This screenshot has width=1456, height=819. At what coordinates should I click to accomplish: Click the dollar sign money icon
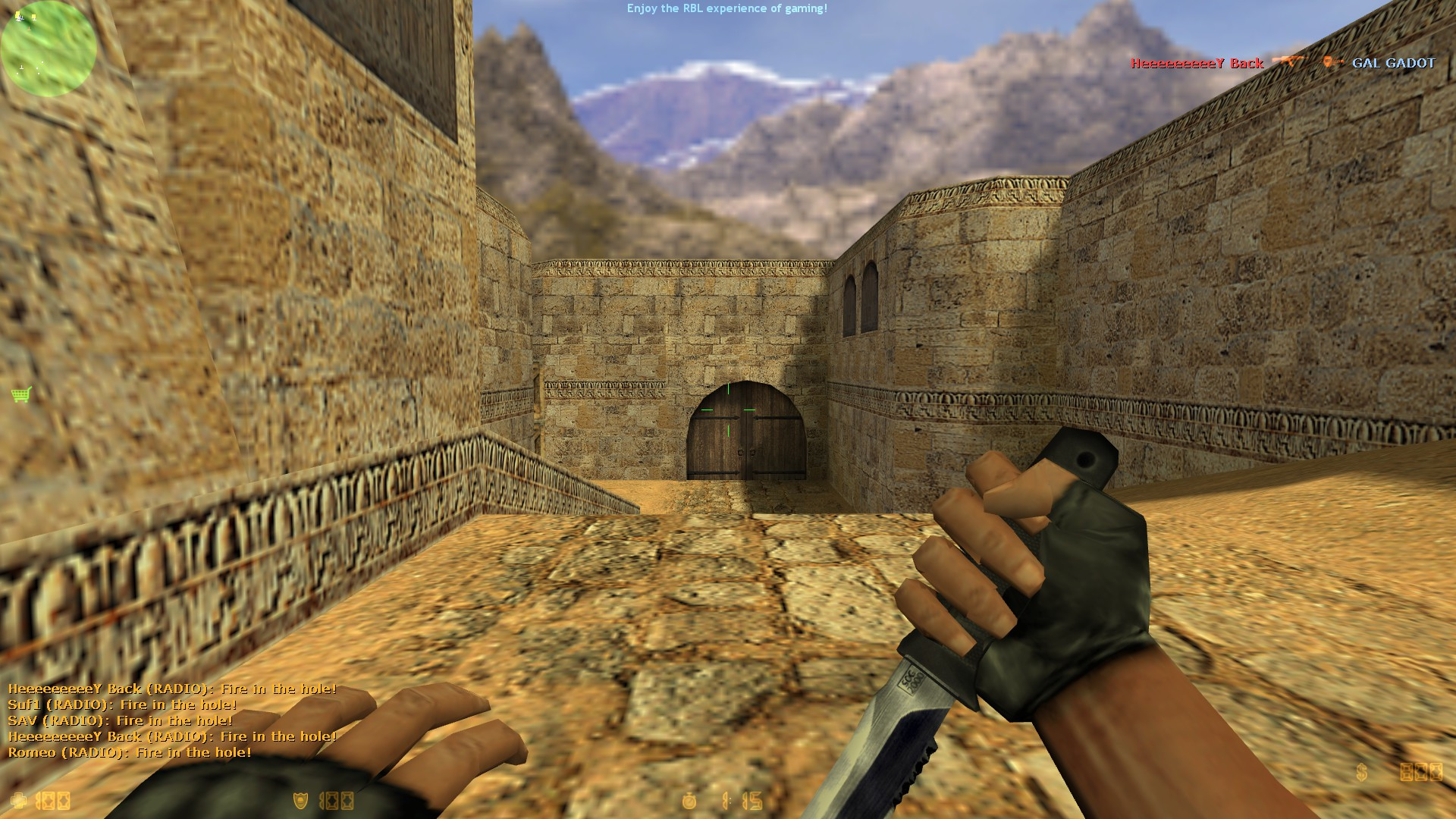1361,772
